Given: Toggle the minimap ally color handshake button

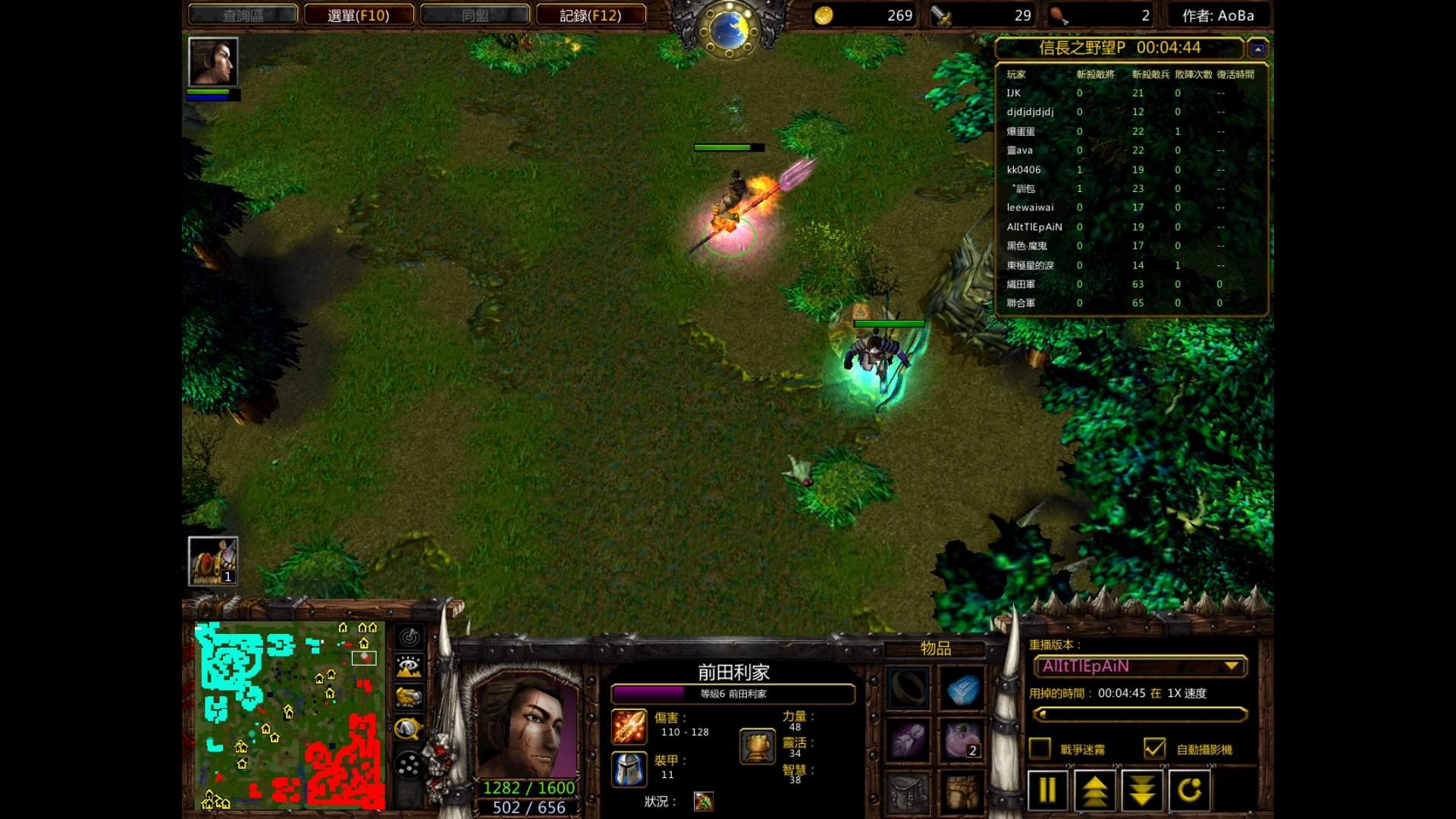Looking at the screenshot, I should (409, 698).
